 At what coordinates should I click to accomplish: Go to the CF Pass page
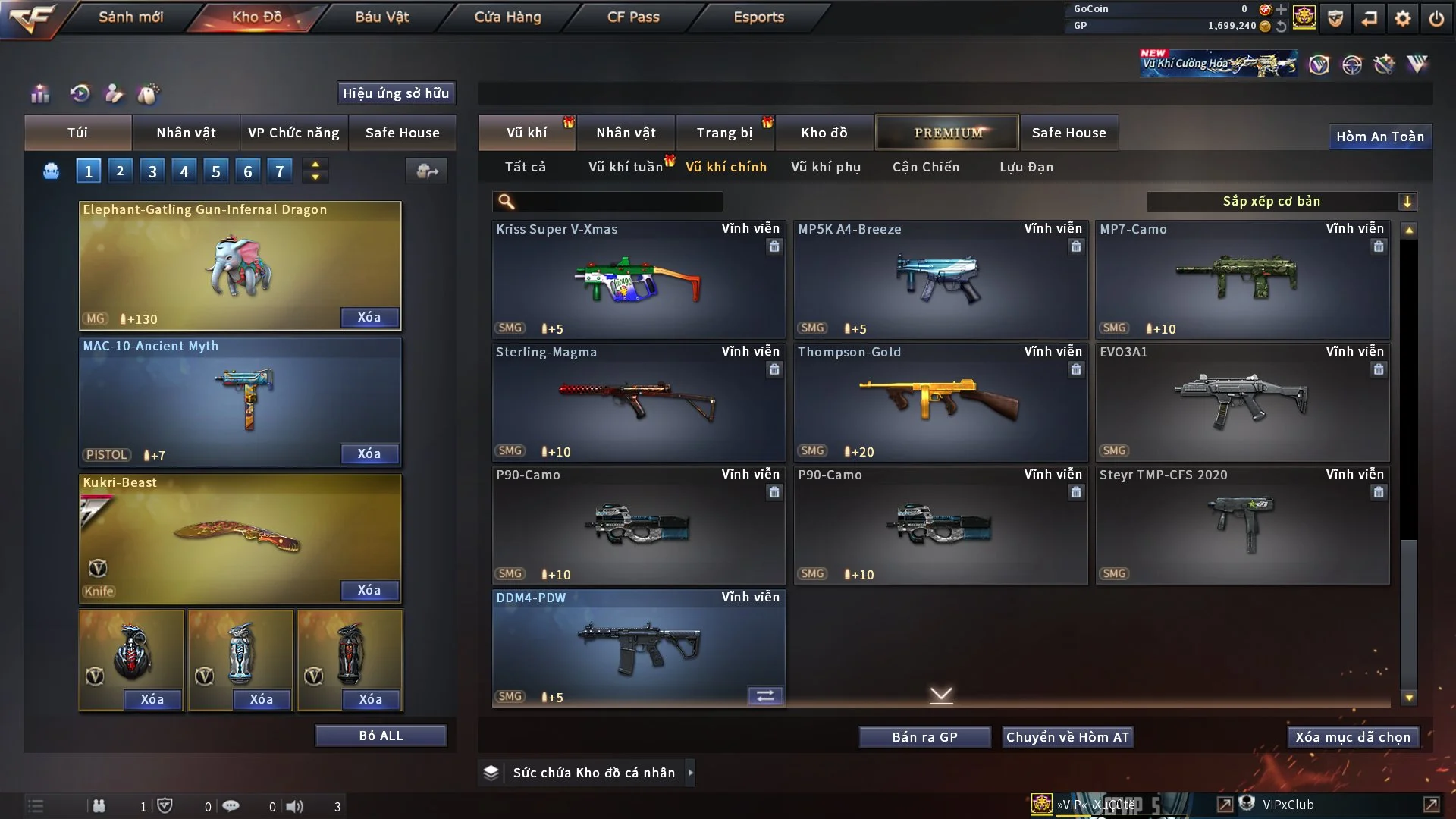[x=633, y=17]
